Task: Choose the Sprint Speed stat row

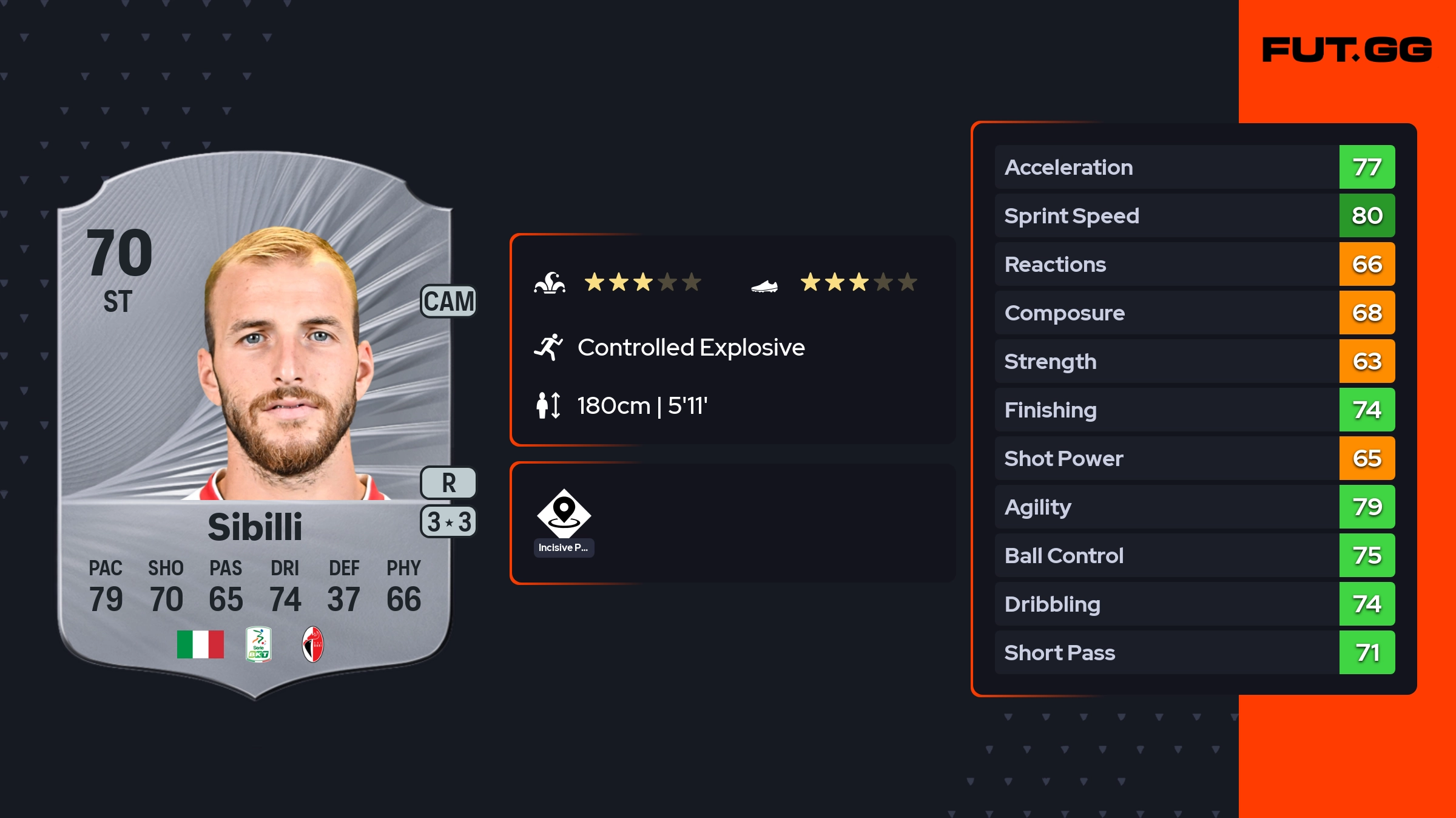Action: click(x=1194, y=215)
